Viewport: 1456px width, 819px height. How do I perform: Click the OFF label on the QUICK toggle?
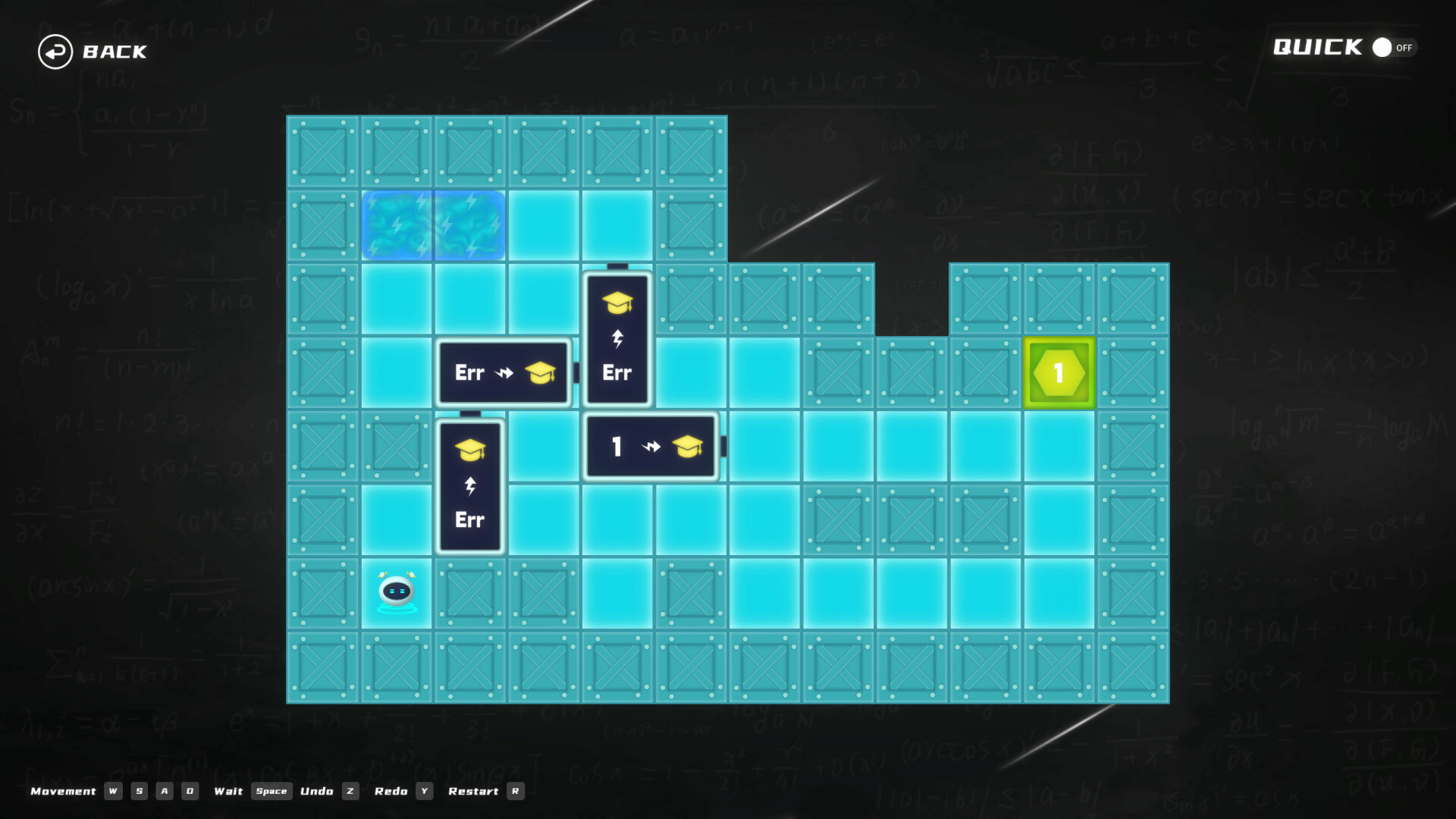[1404, 48]
